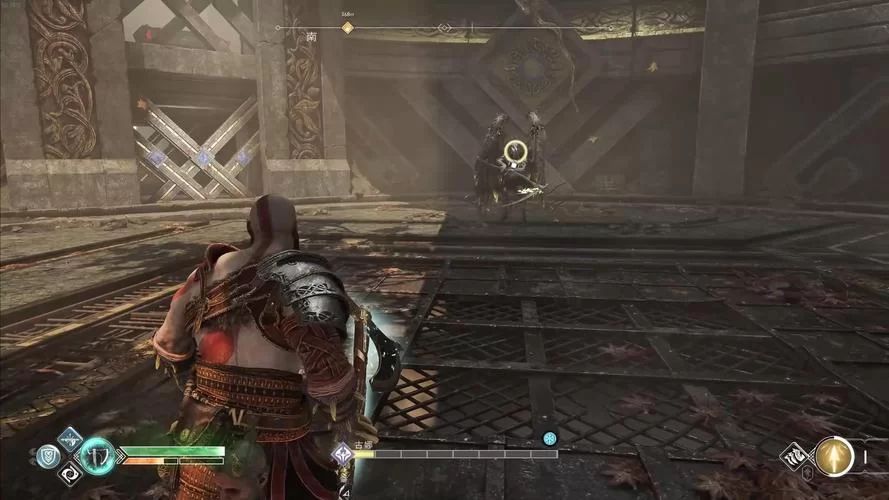Select the Leviathan Axe weapon icon

tap(96, 456)
